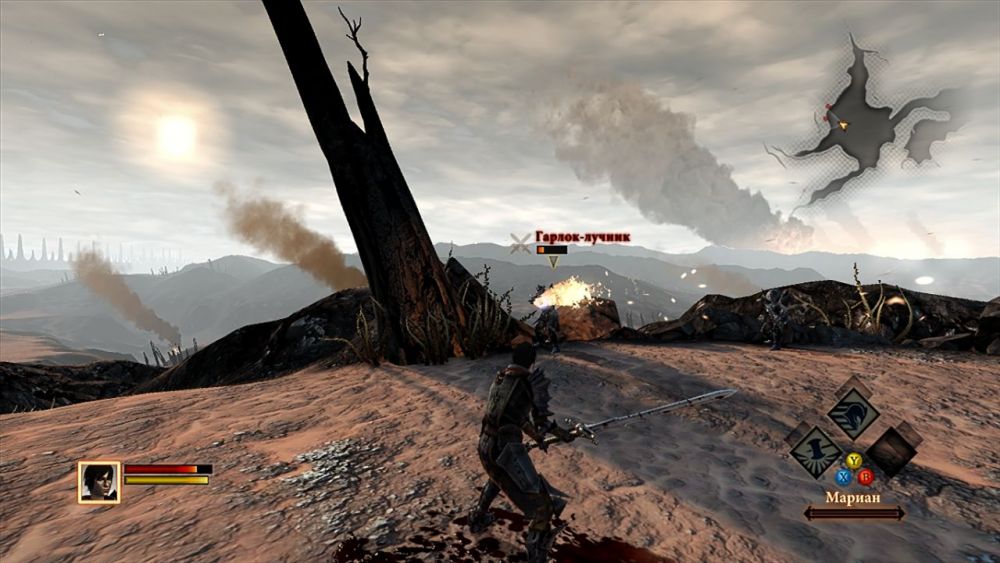Select the empty dark ability slot
Viewport: 1000px width, 563px height.
click(x=892, y=449)
